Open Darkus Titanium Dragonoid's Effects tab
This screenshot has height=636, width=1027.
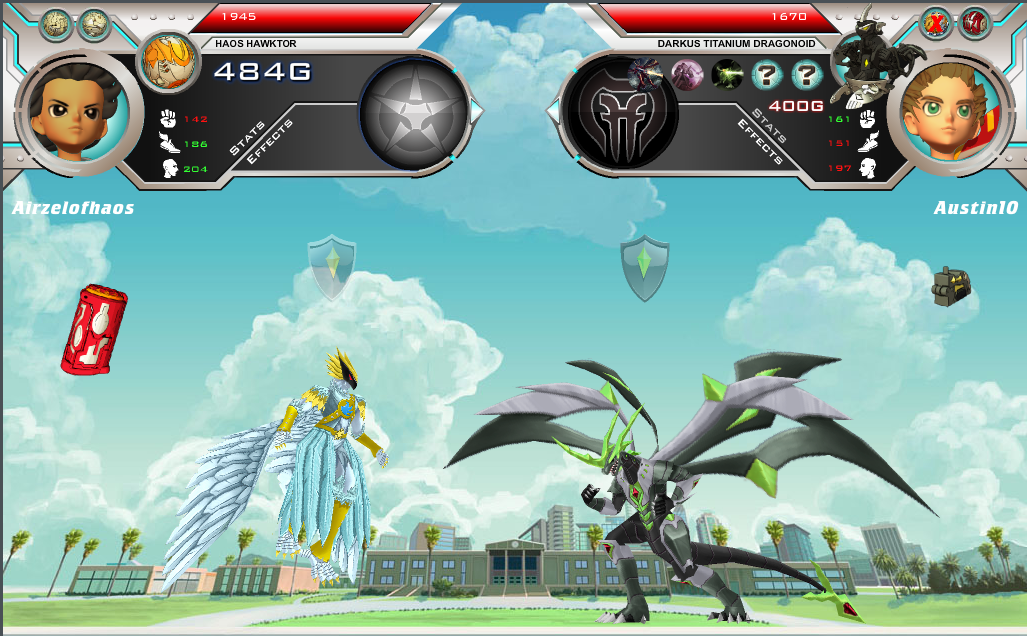click(x=760, y=141)
